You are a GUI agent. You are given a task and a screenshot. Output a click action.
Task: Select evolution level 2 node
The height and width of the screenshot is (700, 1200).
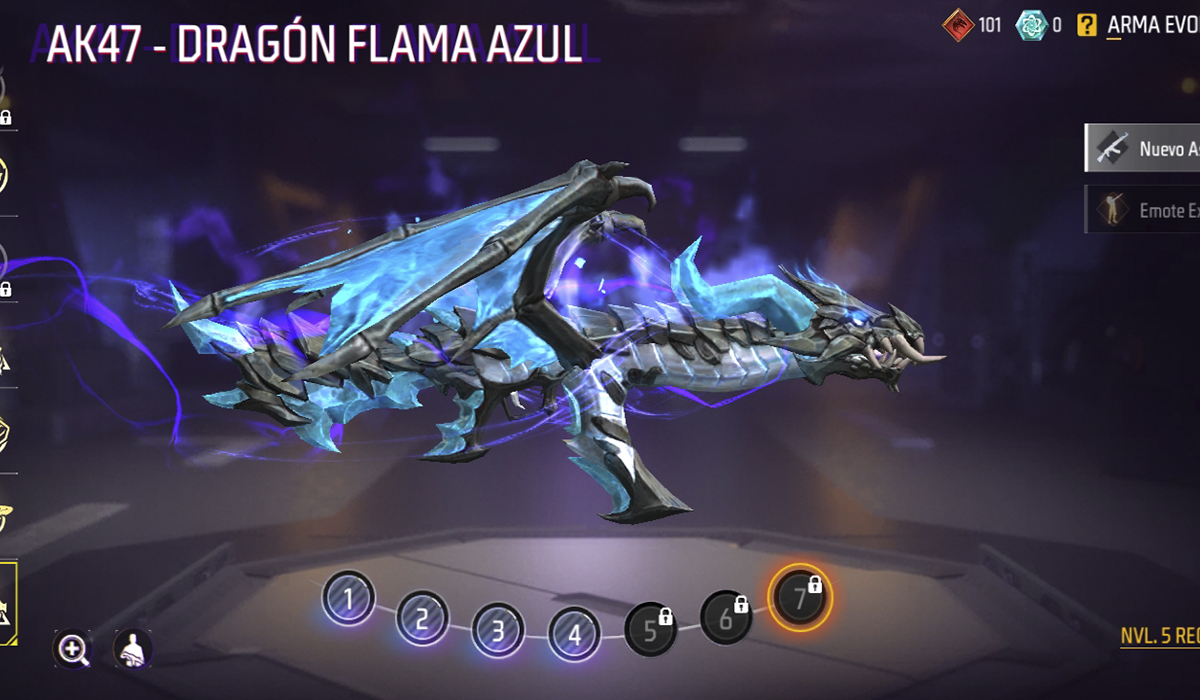point(422,619)
